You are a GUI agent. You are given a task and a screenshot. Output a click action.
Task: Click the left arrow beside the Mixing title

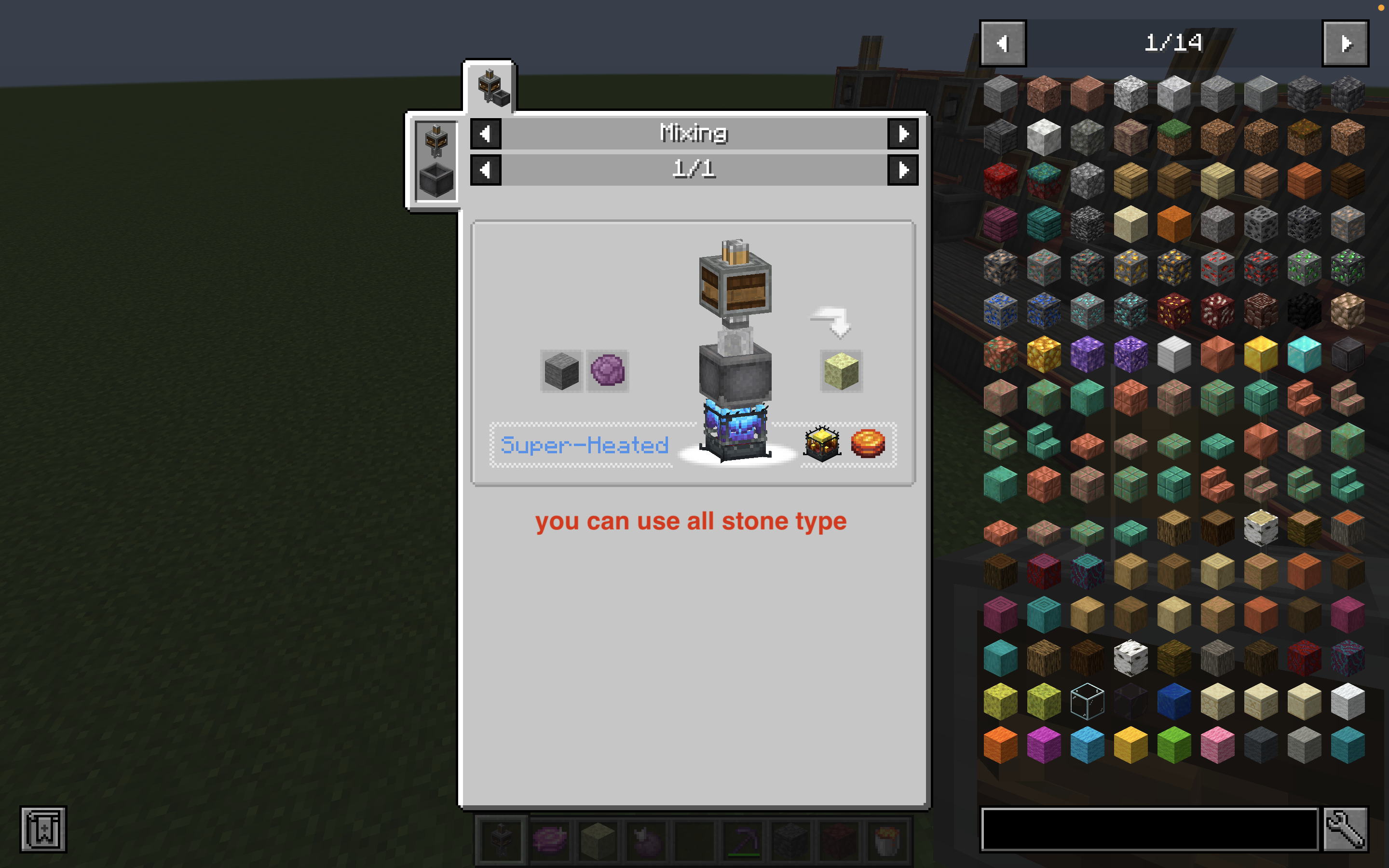pos(485,134)
